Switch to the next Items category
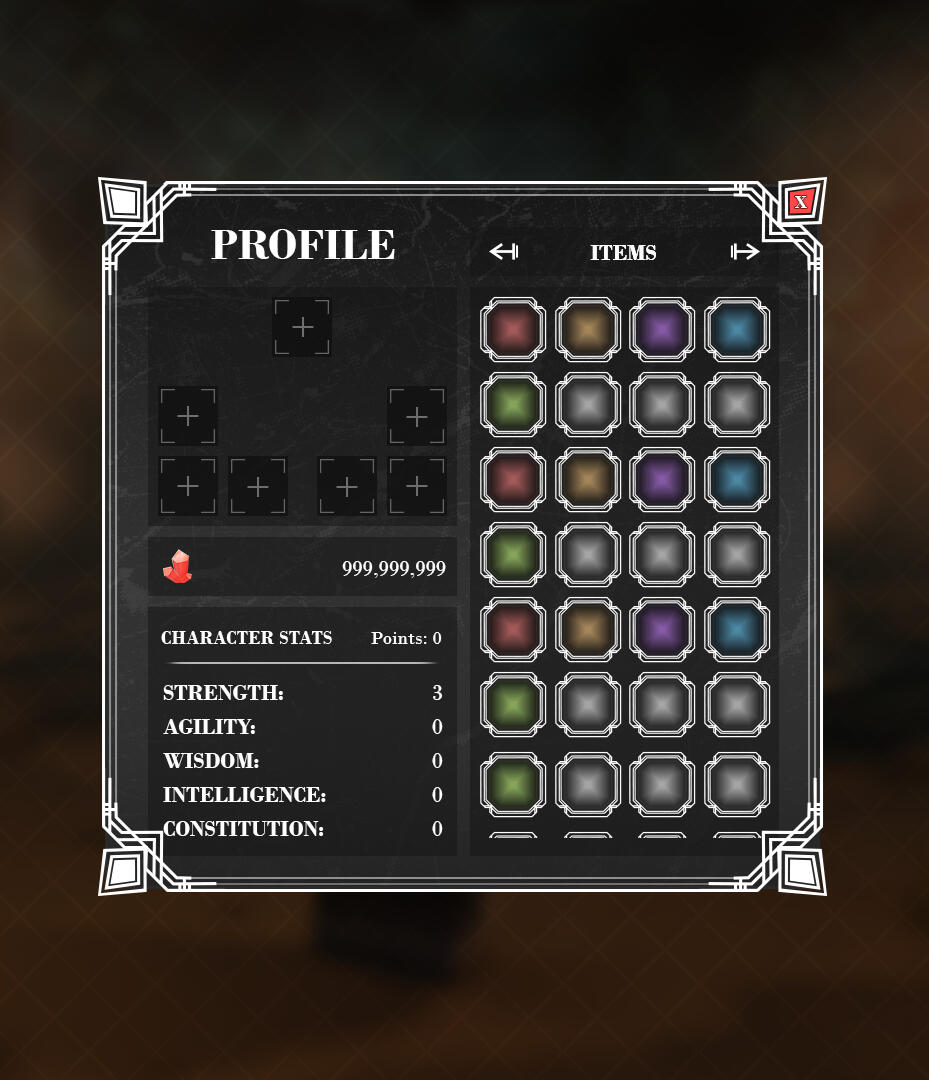Image resolution: width=929 pixels, height=1080 pixels. pyautogui.click(x=745, y=252)
